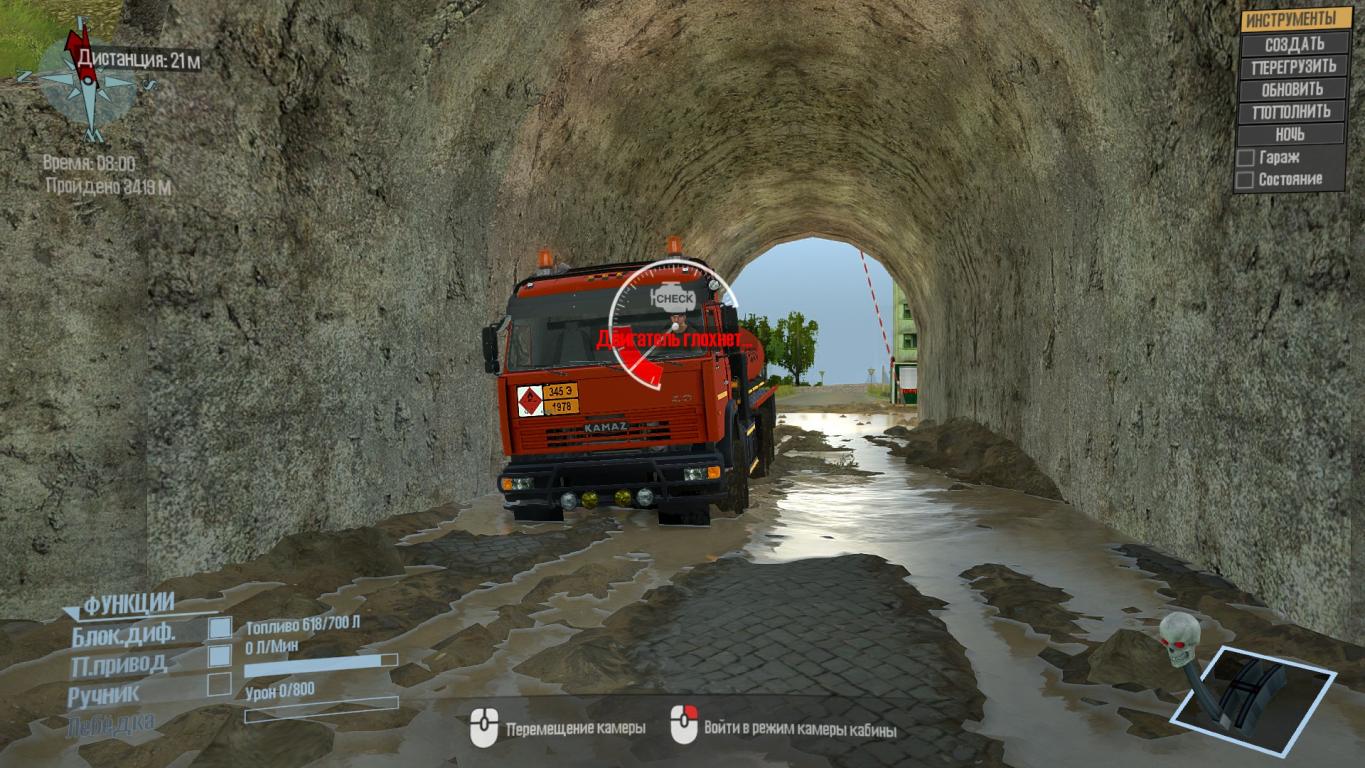Click the ИНСТРУМЕНТЫ panel header

[1296, 19]
